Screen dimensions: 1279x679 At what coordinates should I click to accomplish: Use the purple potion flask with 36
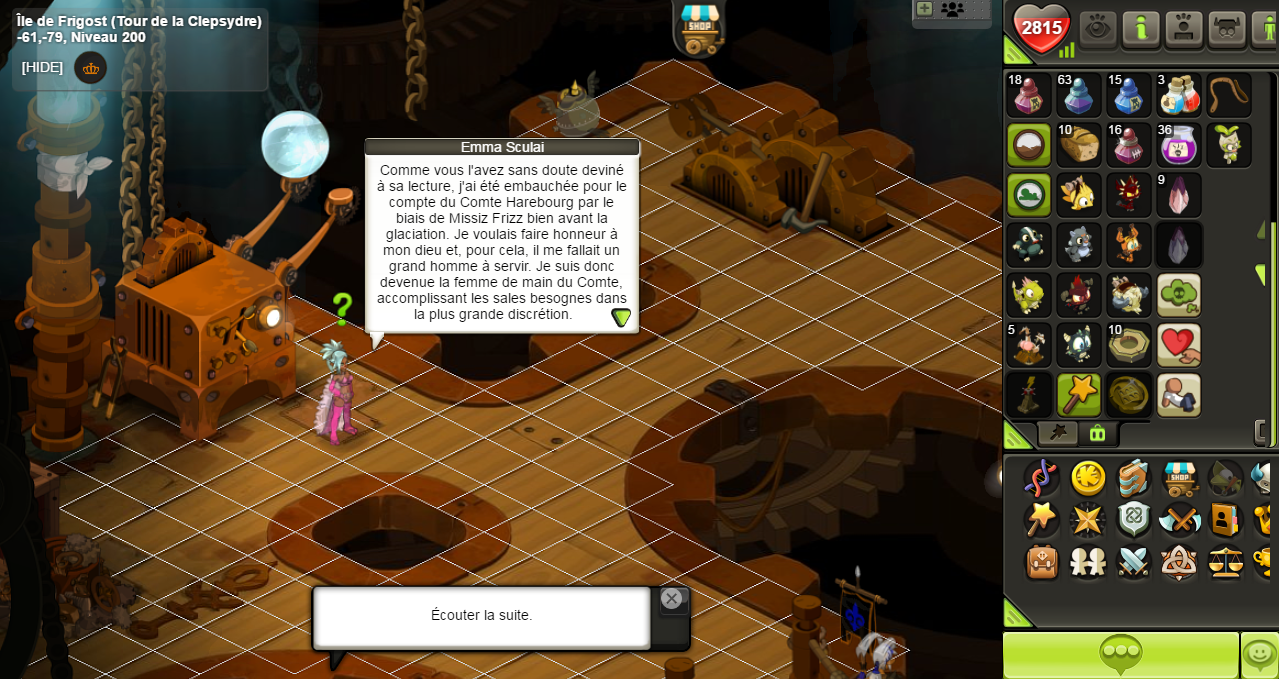click(x=1178, y=145)
